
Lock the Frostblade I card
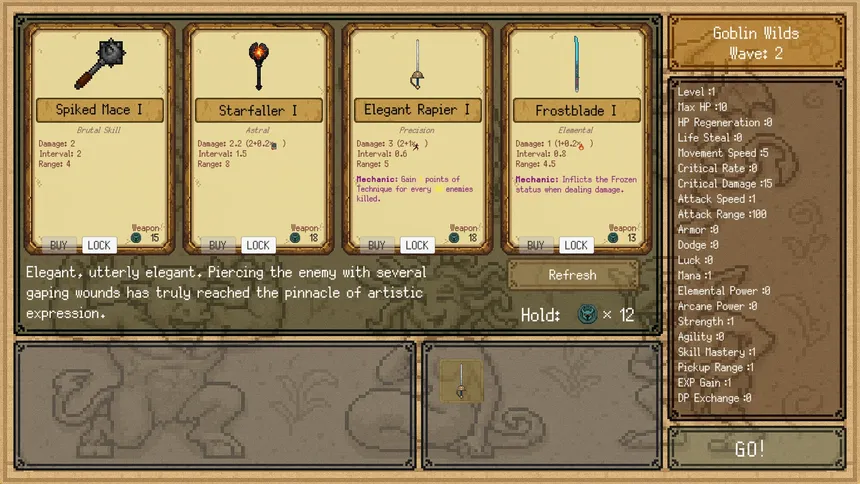tap(576, 245)
